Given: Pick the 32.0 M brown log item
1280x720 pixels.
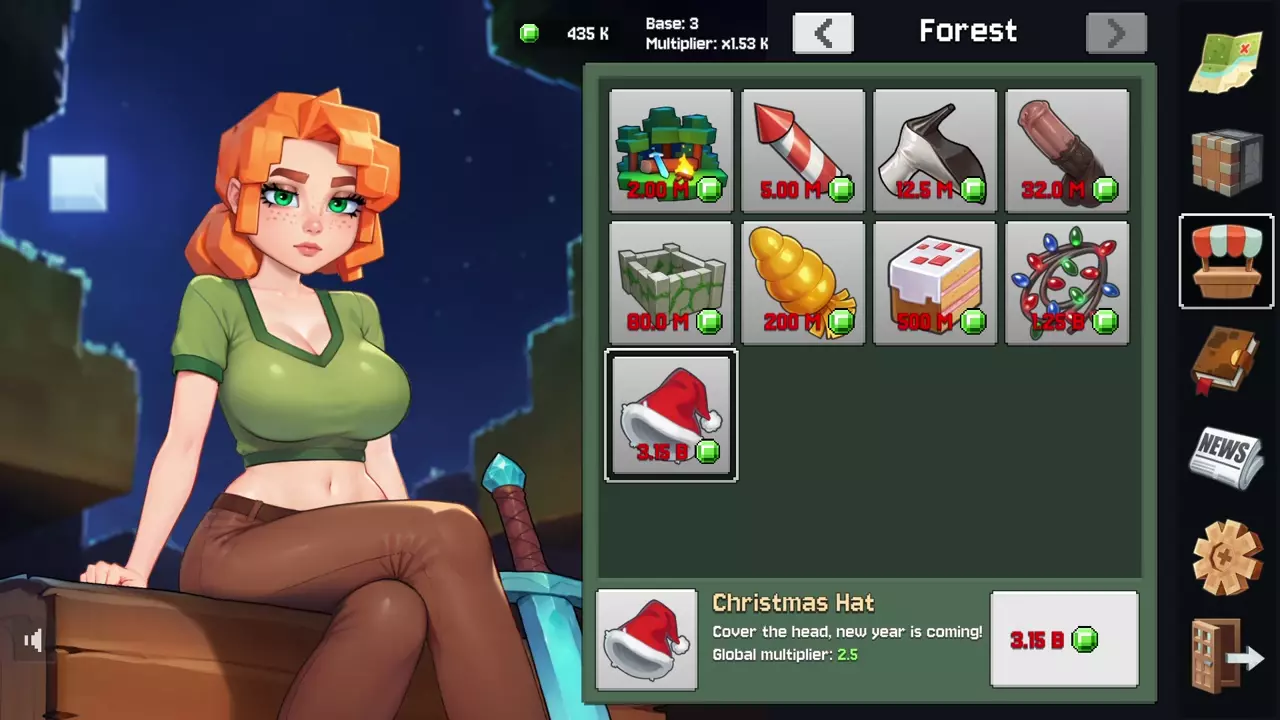Looking at the screenshot, I should click(x=1067, y=151).
